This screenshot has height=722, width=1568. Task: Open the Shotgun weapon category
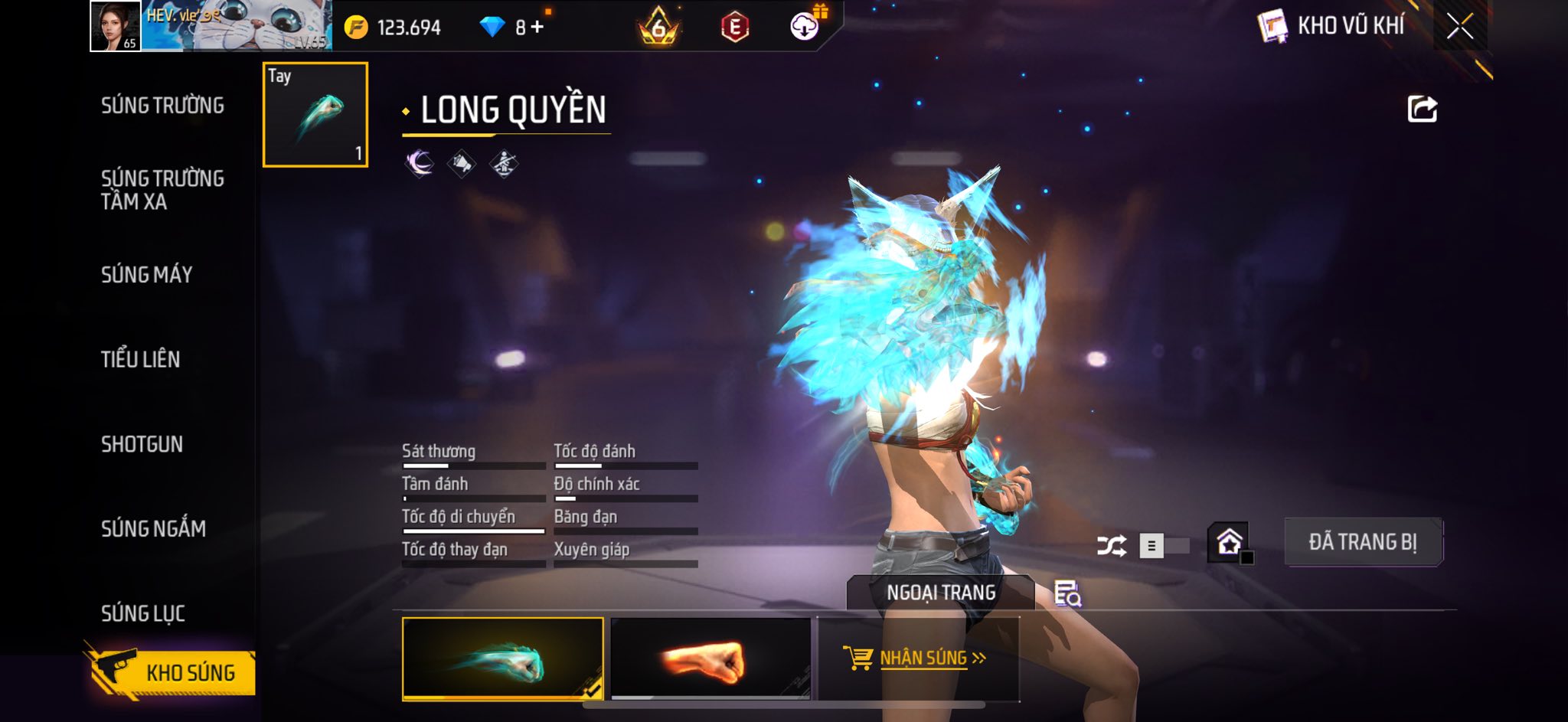tap(142, 444)
